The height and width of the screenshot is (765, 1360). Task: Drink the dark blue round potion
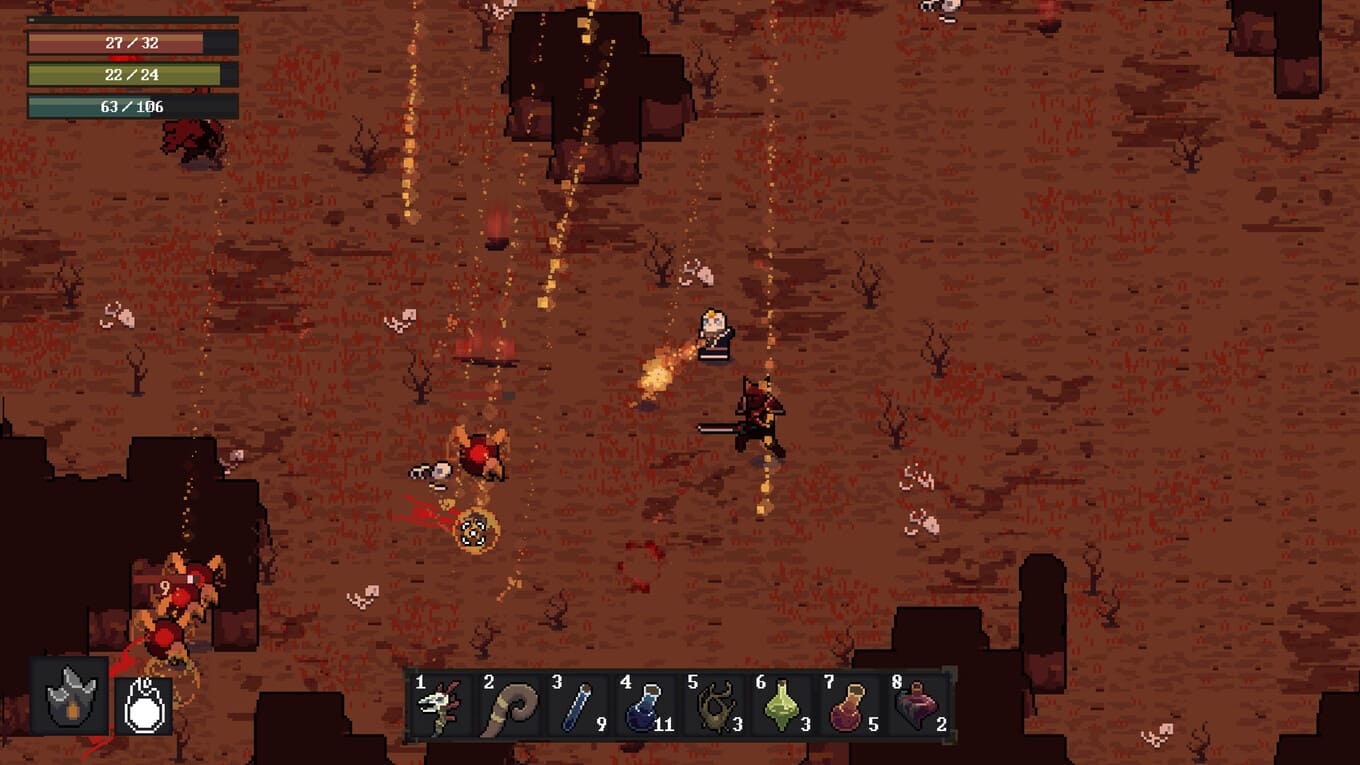coord(645,708)
